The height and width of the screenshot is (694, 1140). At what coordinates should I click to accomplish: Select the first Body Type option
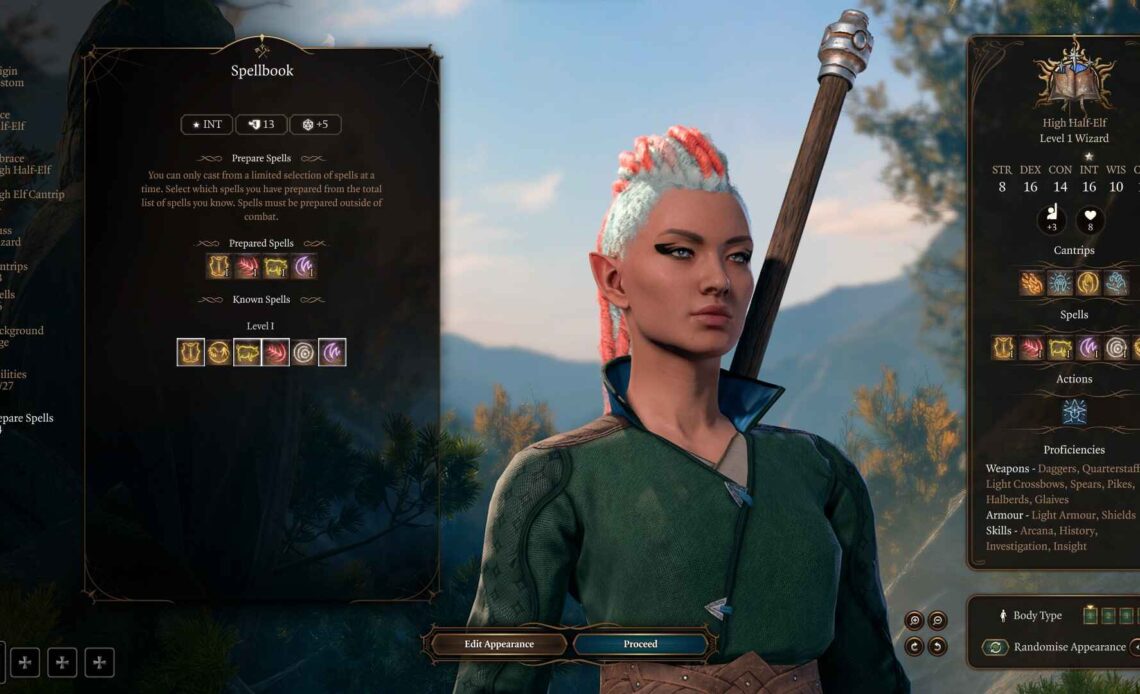[1090, 615]
